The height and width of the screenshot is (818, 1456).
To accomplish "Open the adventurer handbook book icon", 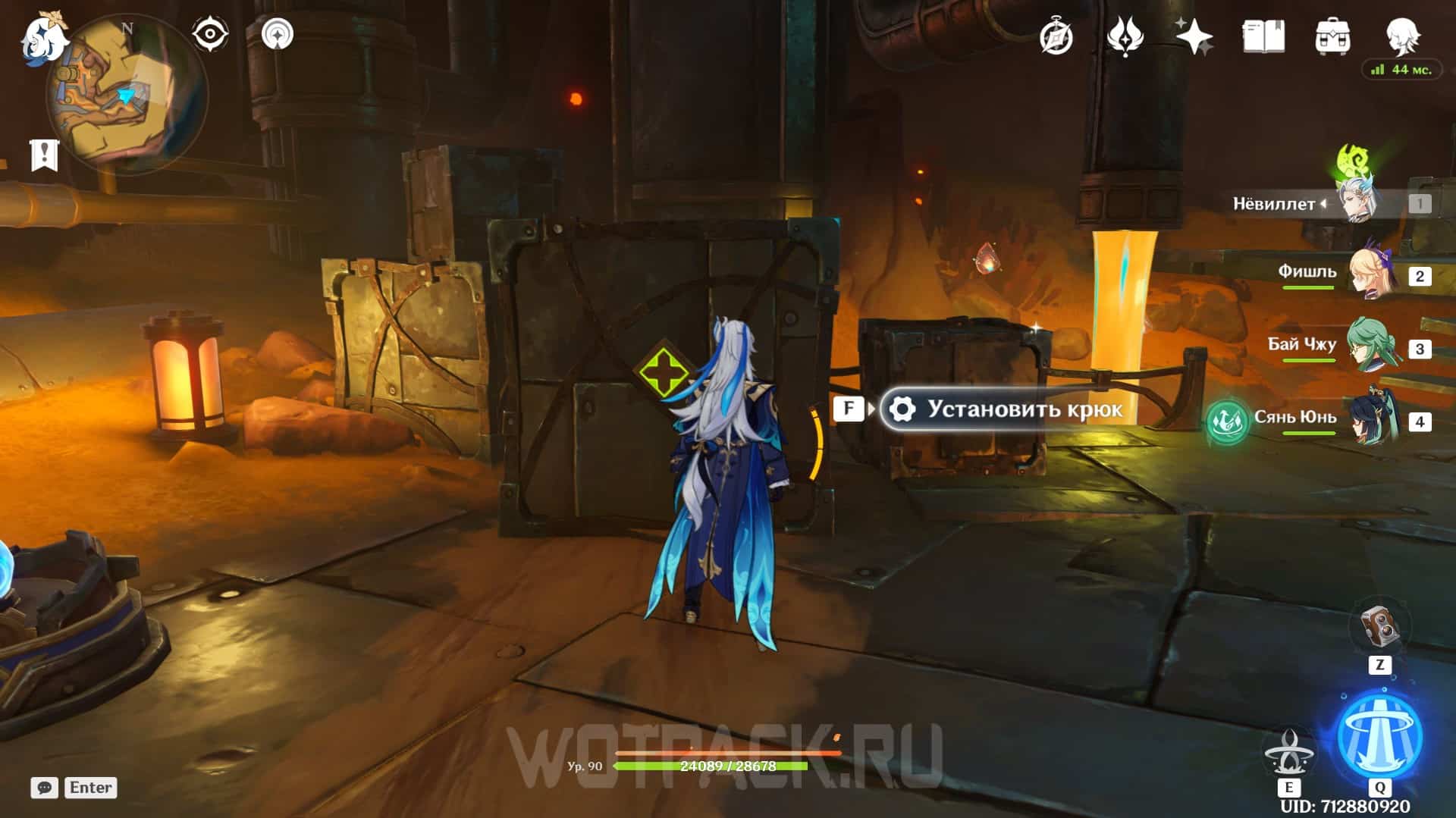I will (x=1263, y=36).
